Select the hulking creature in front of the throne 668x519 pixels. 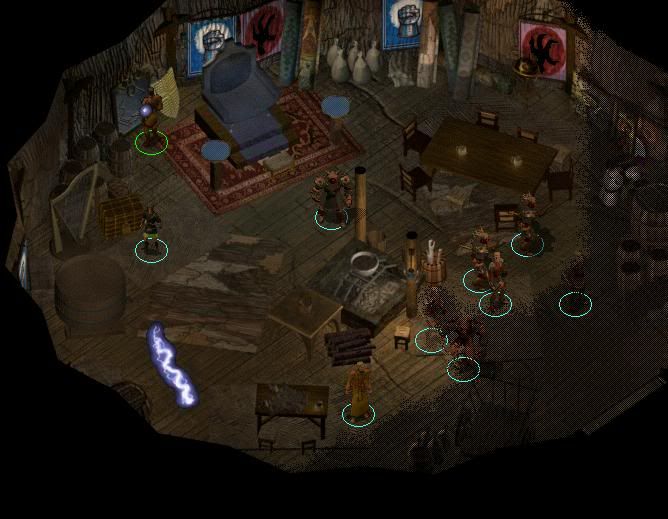click(x=331, y=197)
